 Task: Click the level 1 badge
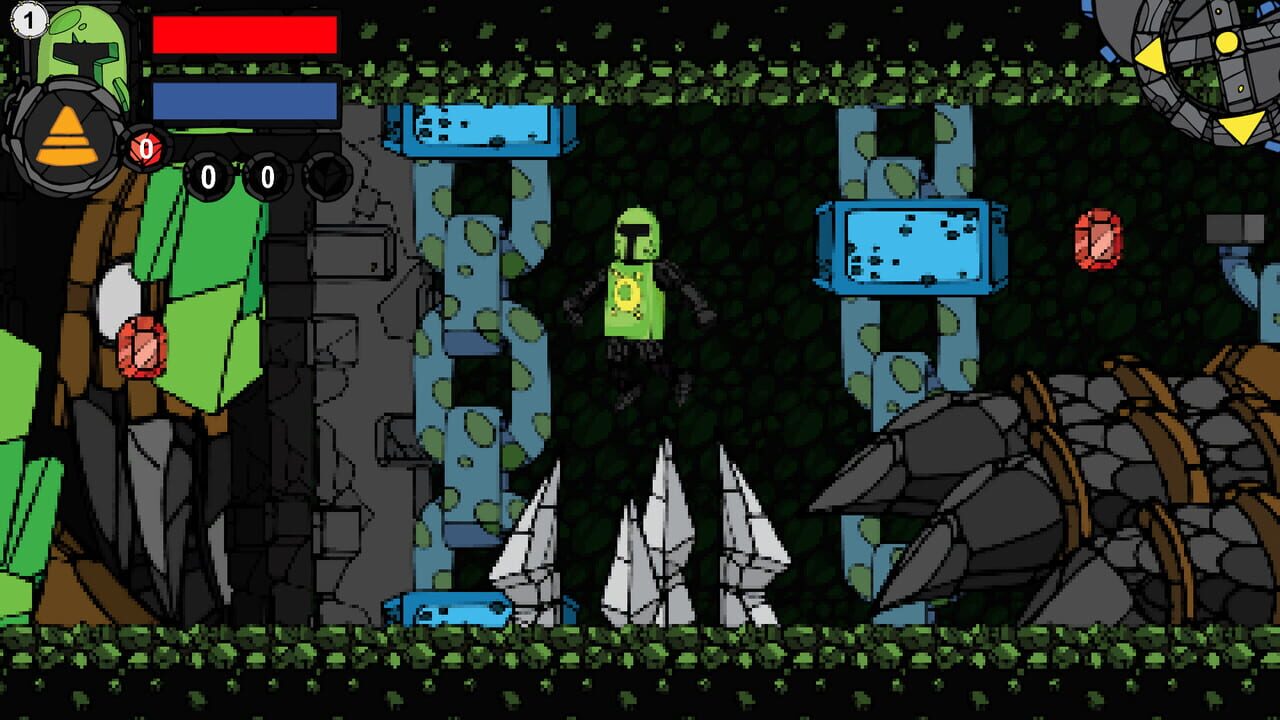[x=29, y=20]
